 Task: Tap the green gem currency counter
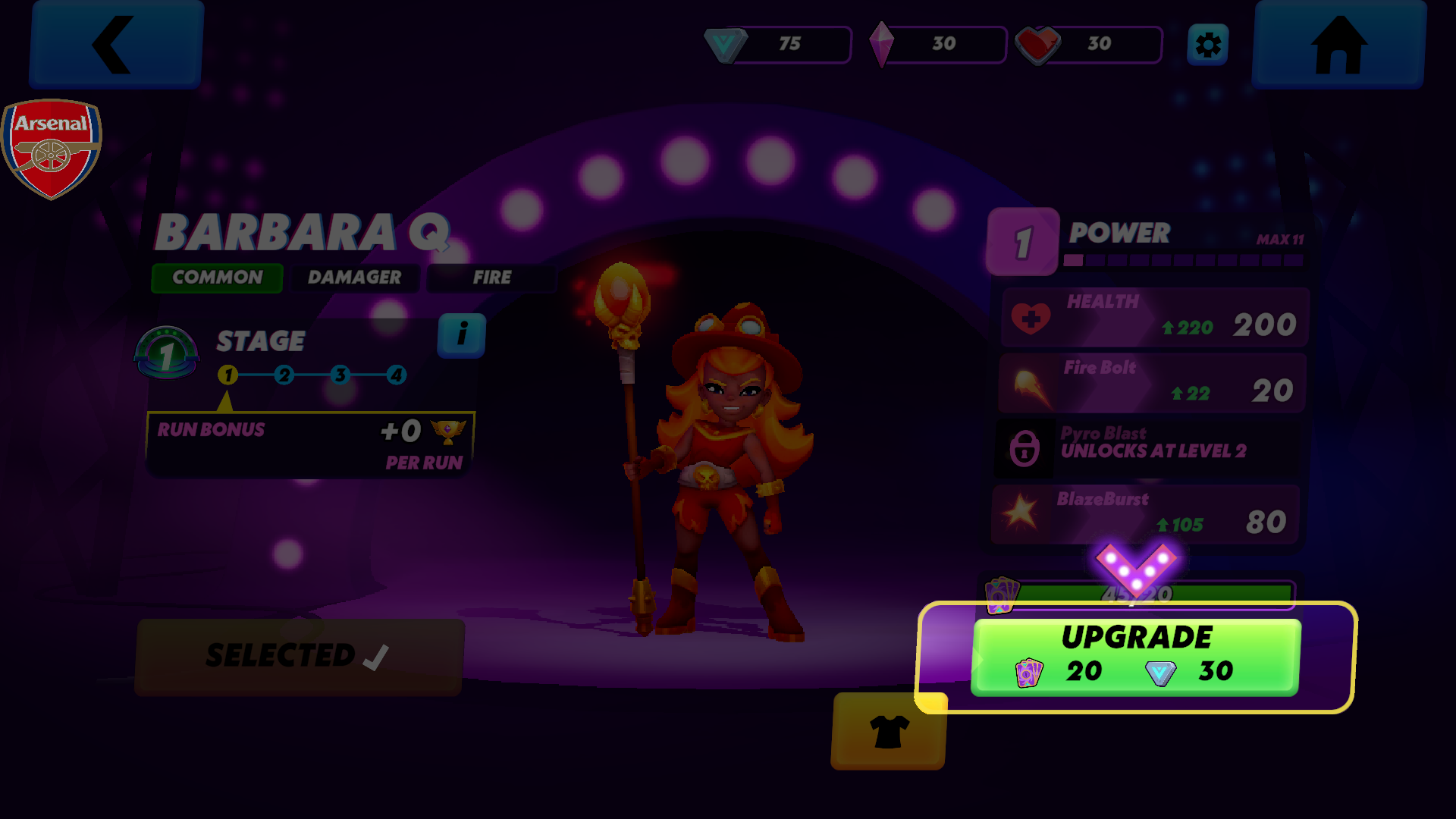click(x=778, y=45)
